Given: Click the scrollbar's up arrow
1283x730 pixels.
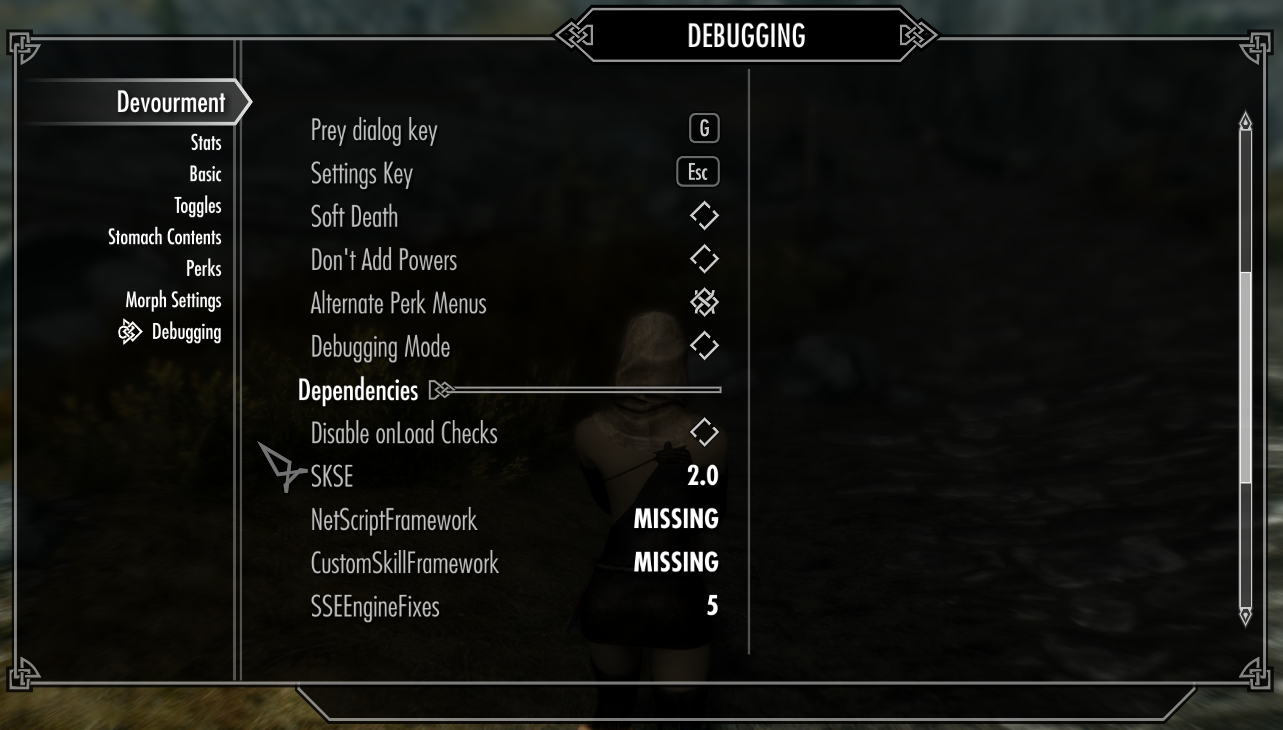Looking at the screenshot, I should 1245,122.
